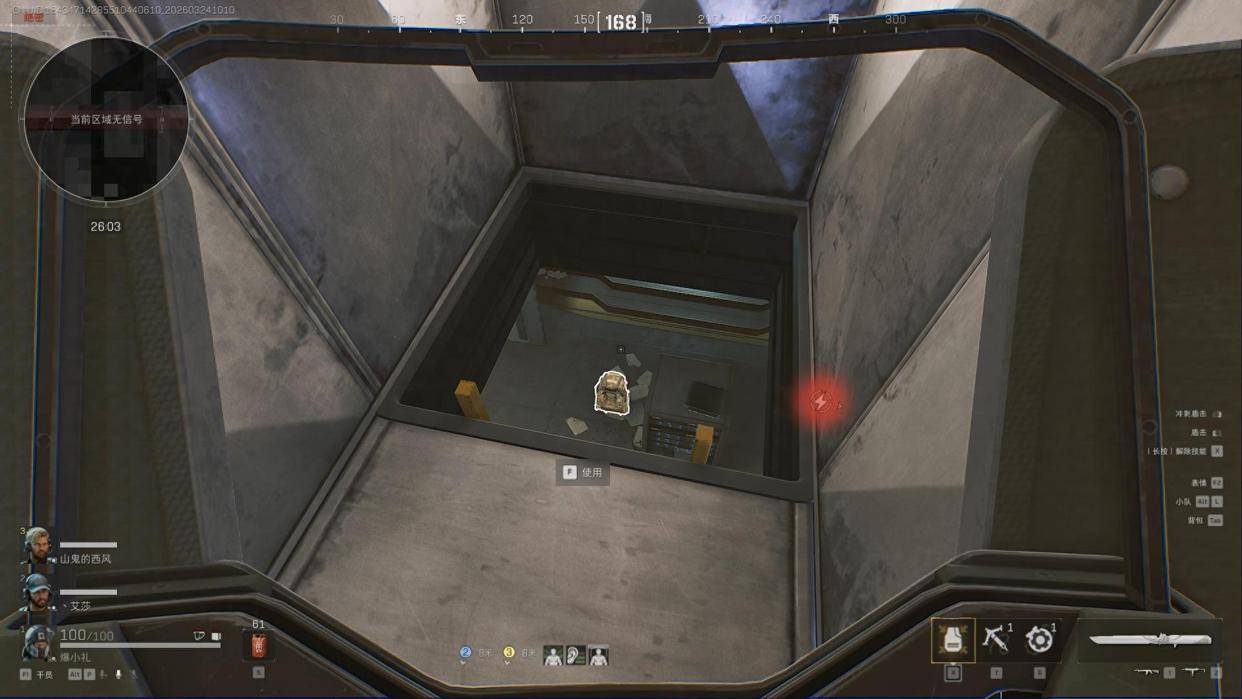The height and width of the screenshot is (699, 1242).
Task: Activate the crossbow gadget icon
Action: pyautogui.click(x=996, y=639)
